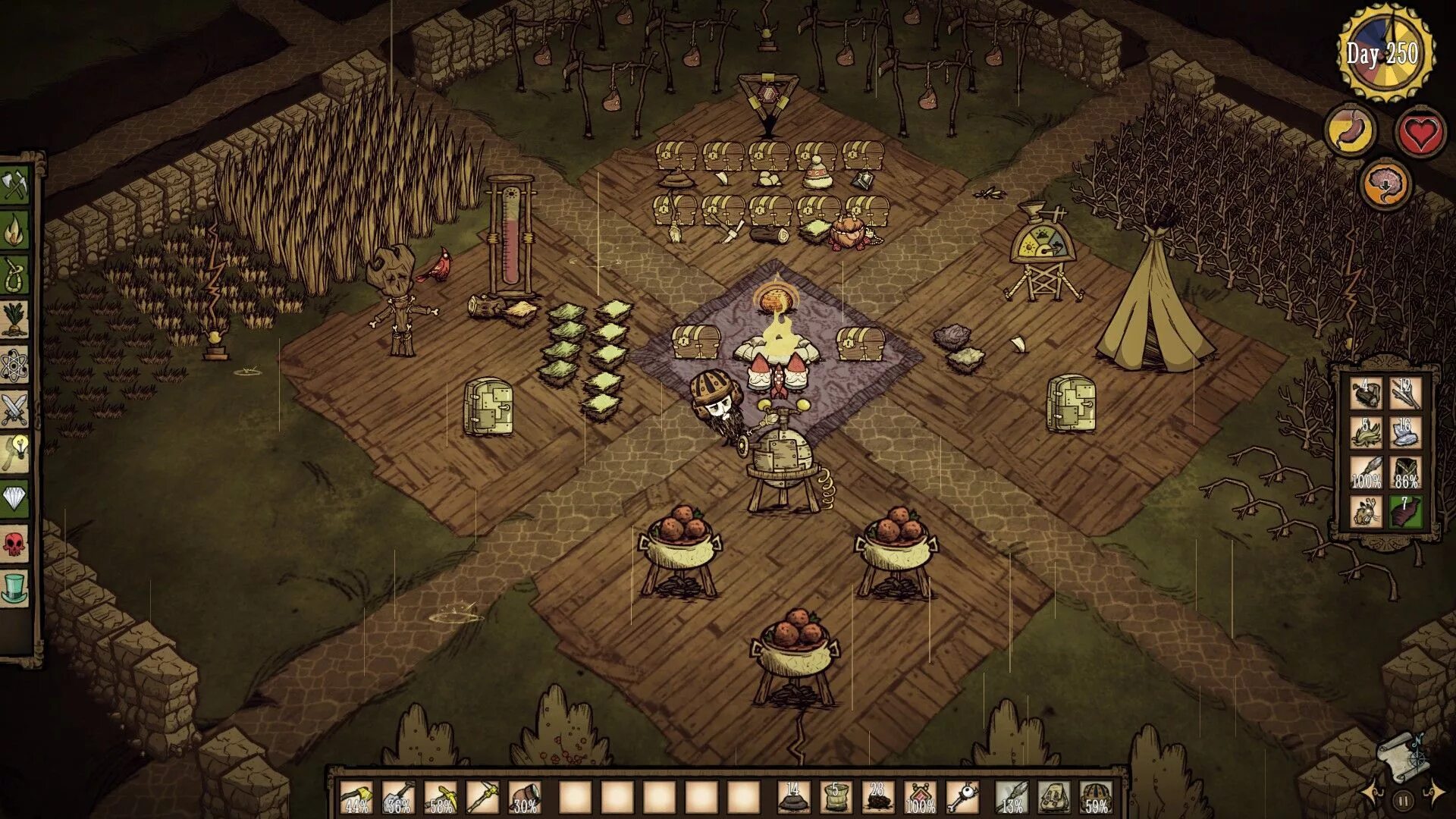Select the equipped spear hand slot

tap(1011, 796)
